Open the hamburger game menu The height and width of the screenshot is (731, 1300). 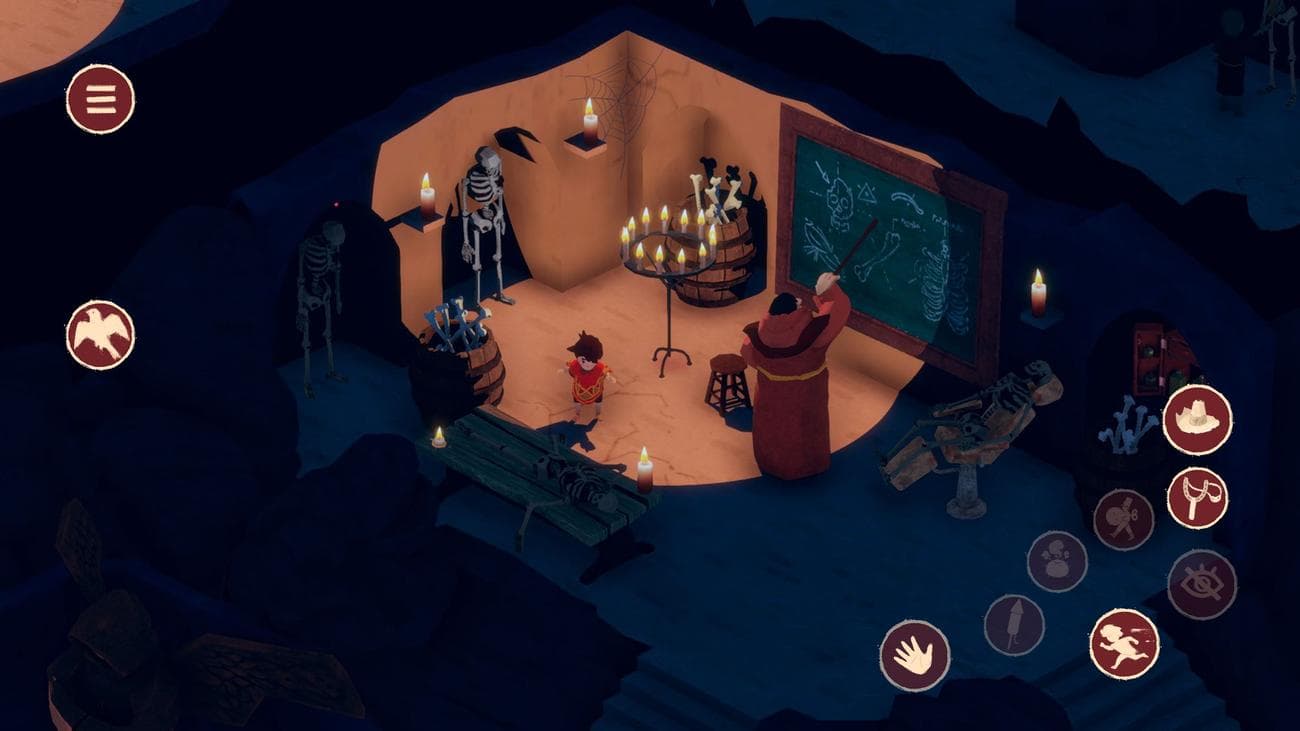point(100,100)
